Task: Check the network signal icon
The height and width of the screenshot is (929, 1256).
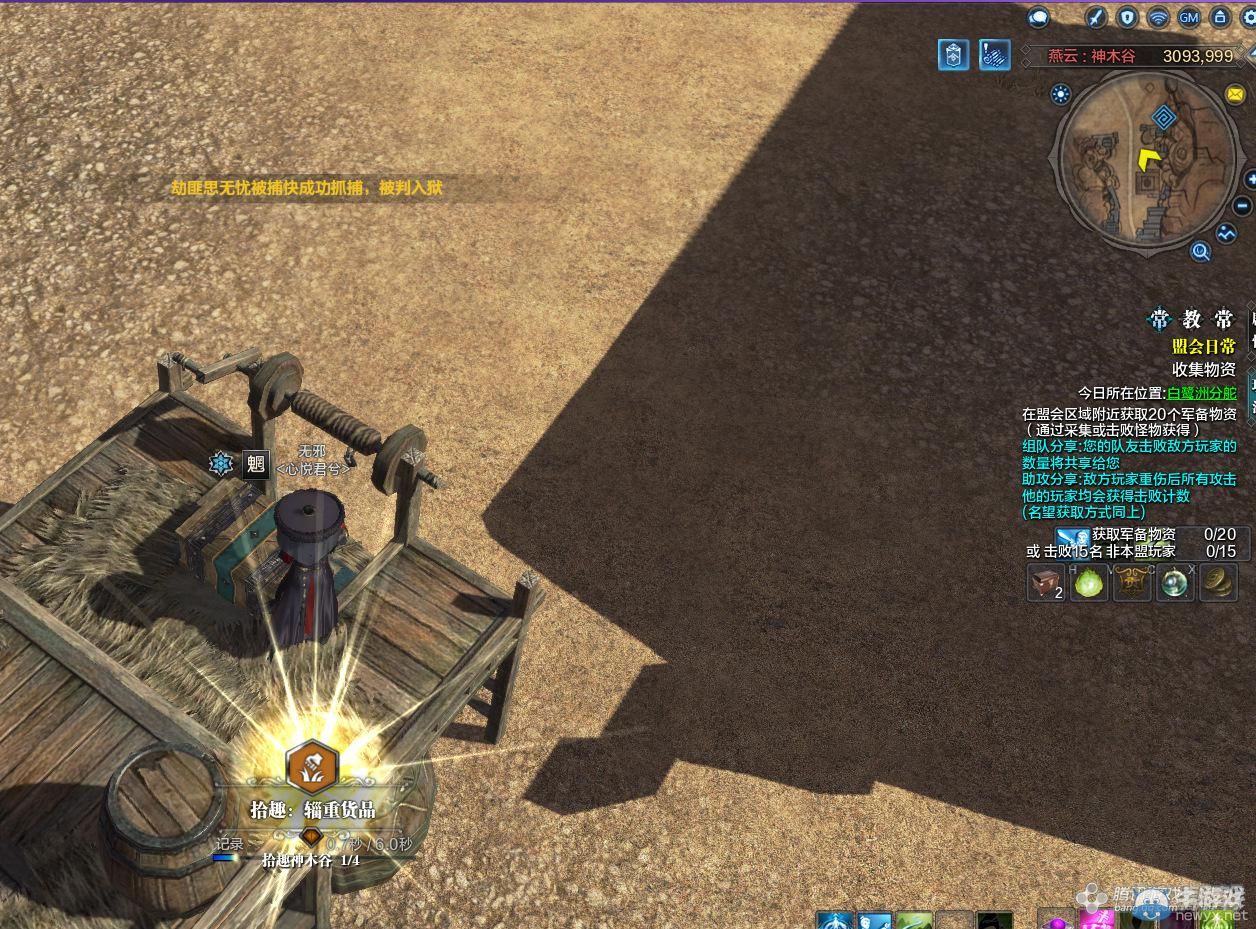Action: [1158, 17]
